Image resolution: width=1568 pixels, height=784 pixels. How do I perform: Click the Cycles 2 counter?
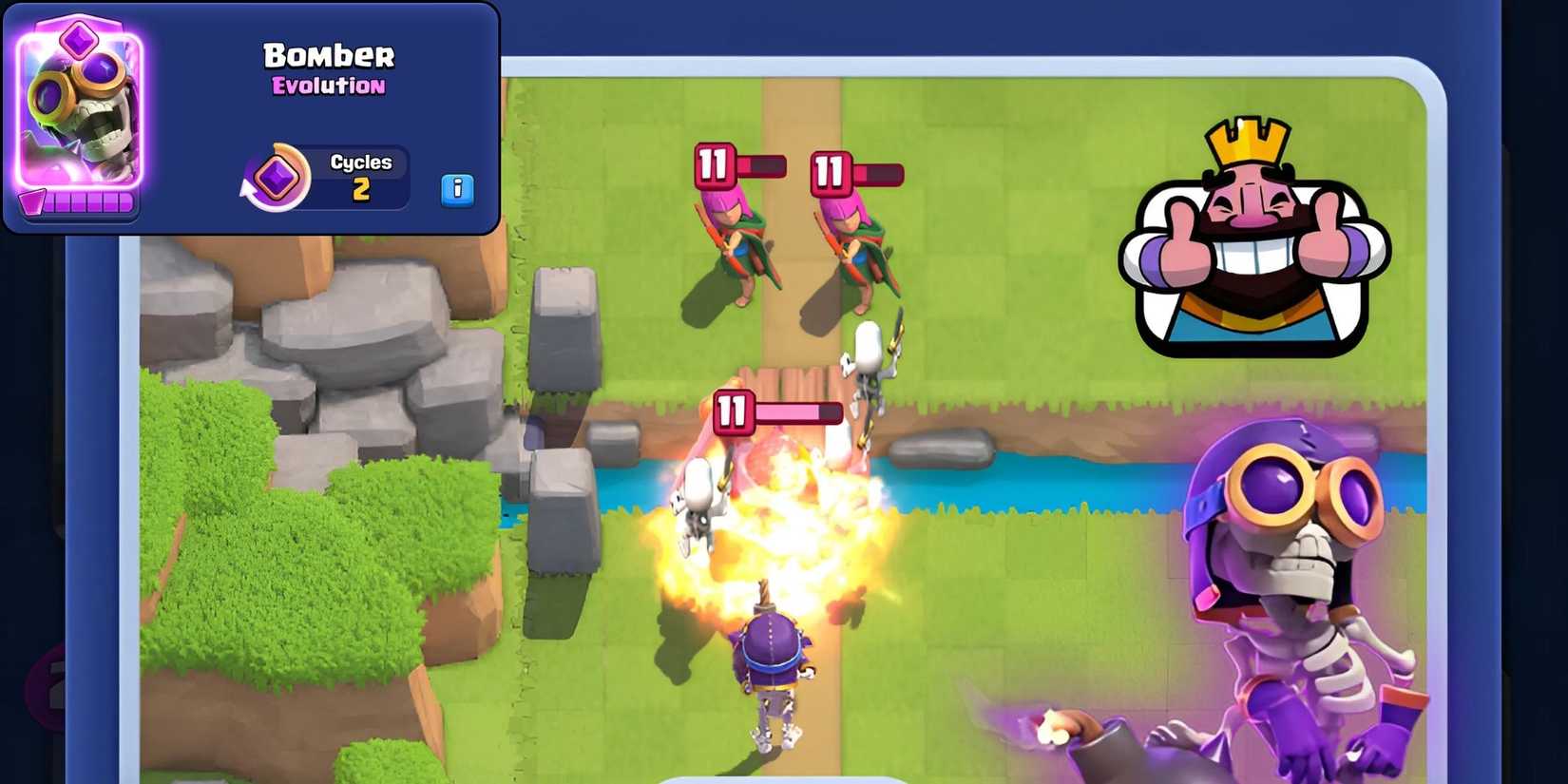361,176
